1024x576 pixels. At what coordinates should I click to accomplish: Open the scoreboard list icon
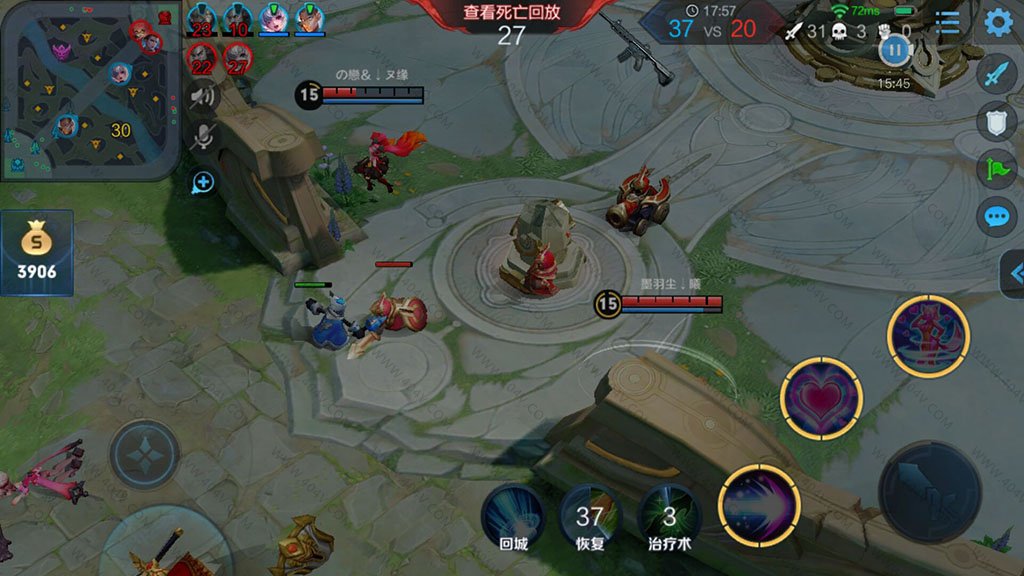(x=947, y=22)
